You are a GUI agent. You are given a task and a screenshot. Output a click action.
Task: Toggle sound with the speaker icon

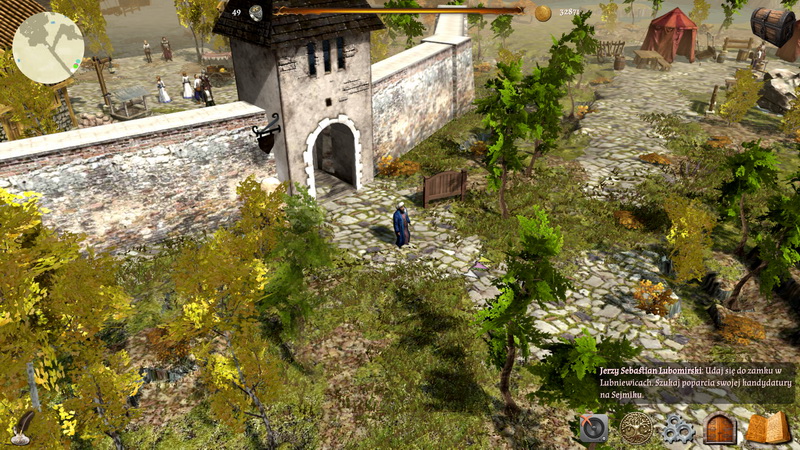593,428
